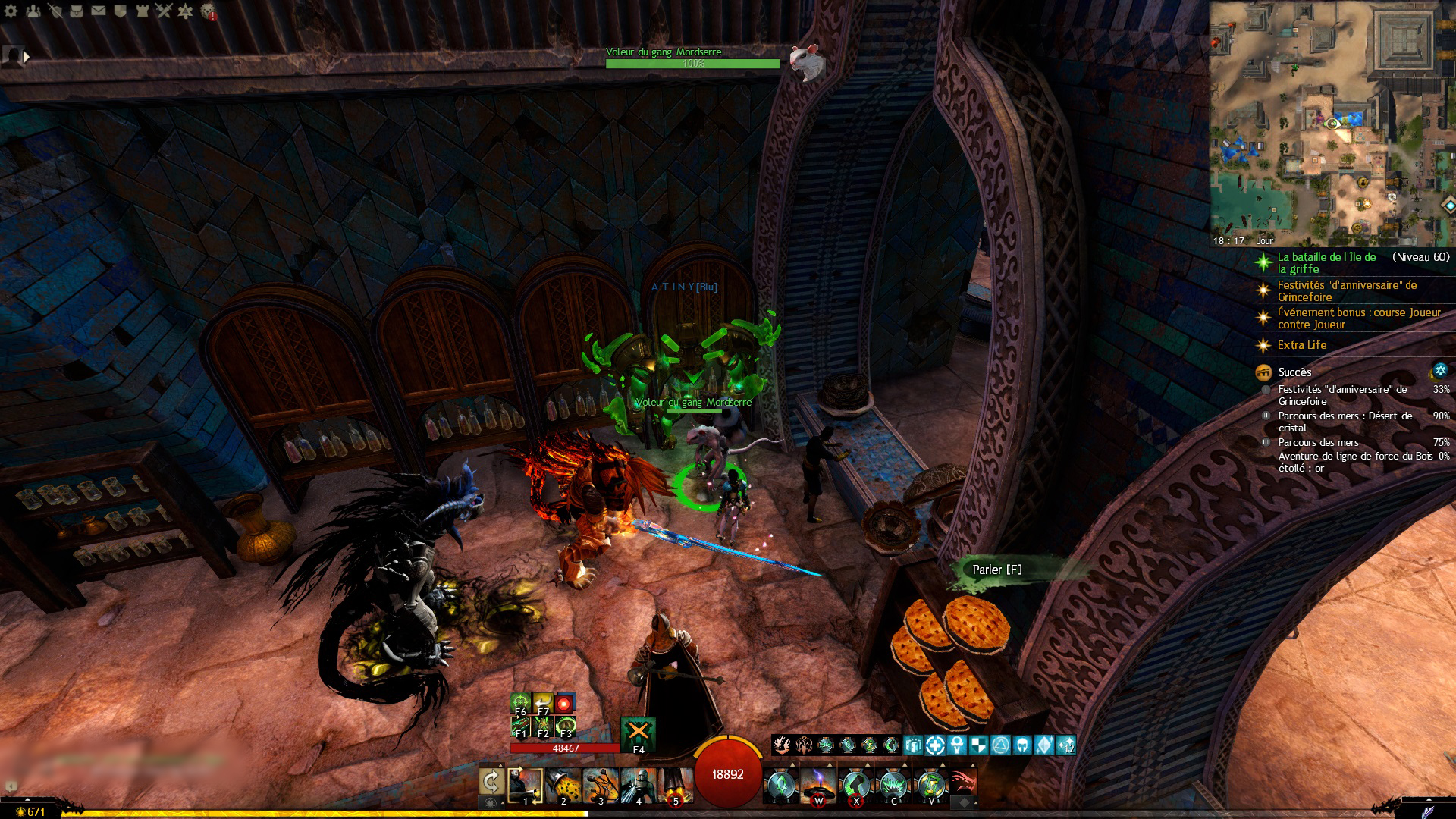The width and height of the screenshot is (1456, 819).
Task: Open the mail envelope
Action: click(x=99, y=11)
